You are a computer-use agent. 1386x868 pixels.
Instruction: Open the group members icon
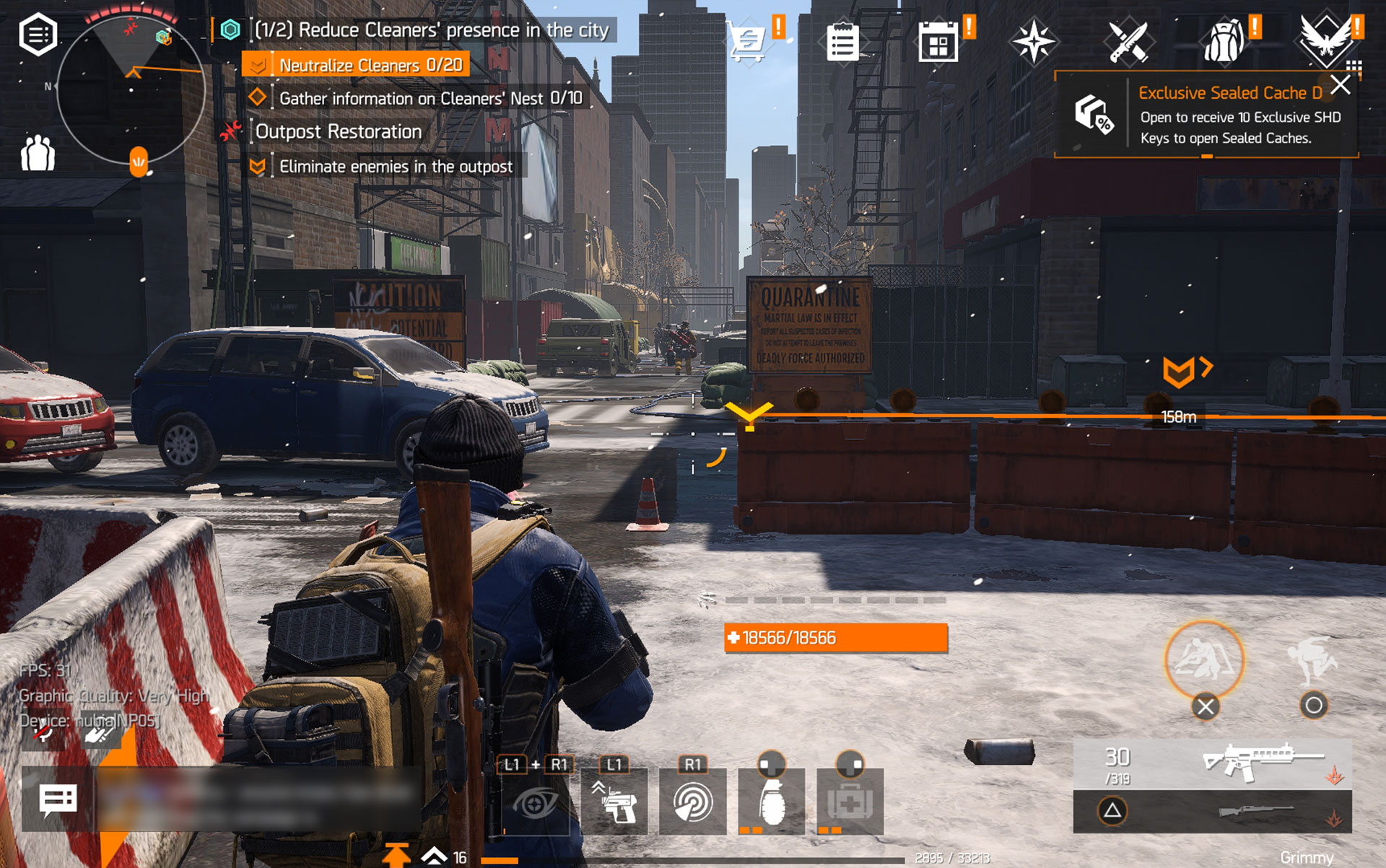[x=38, y=153]
